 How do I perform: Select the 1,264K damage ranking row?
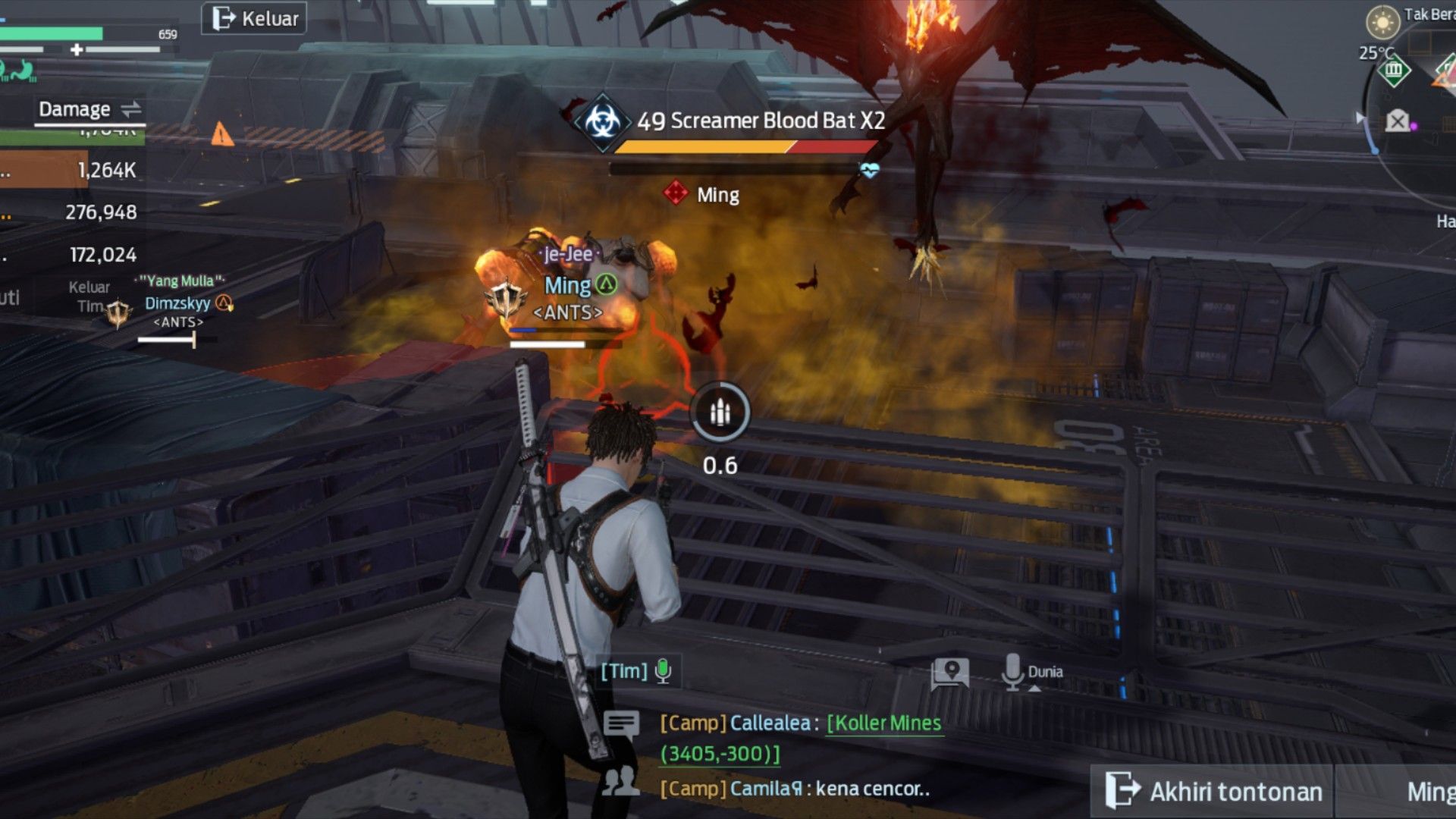tap(72, 170)
